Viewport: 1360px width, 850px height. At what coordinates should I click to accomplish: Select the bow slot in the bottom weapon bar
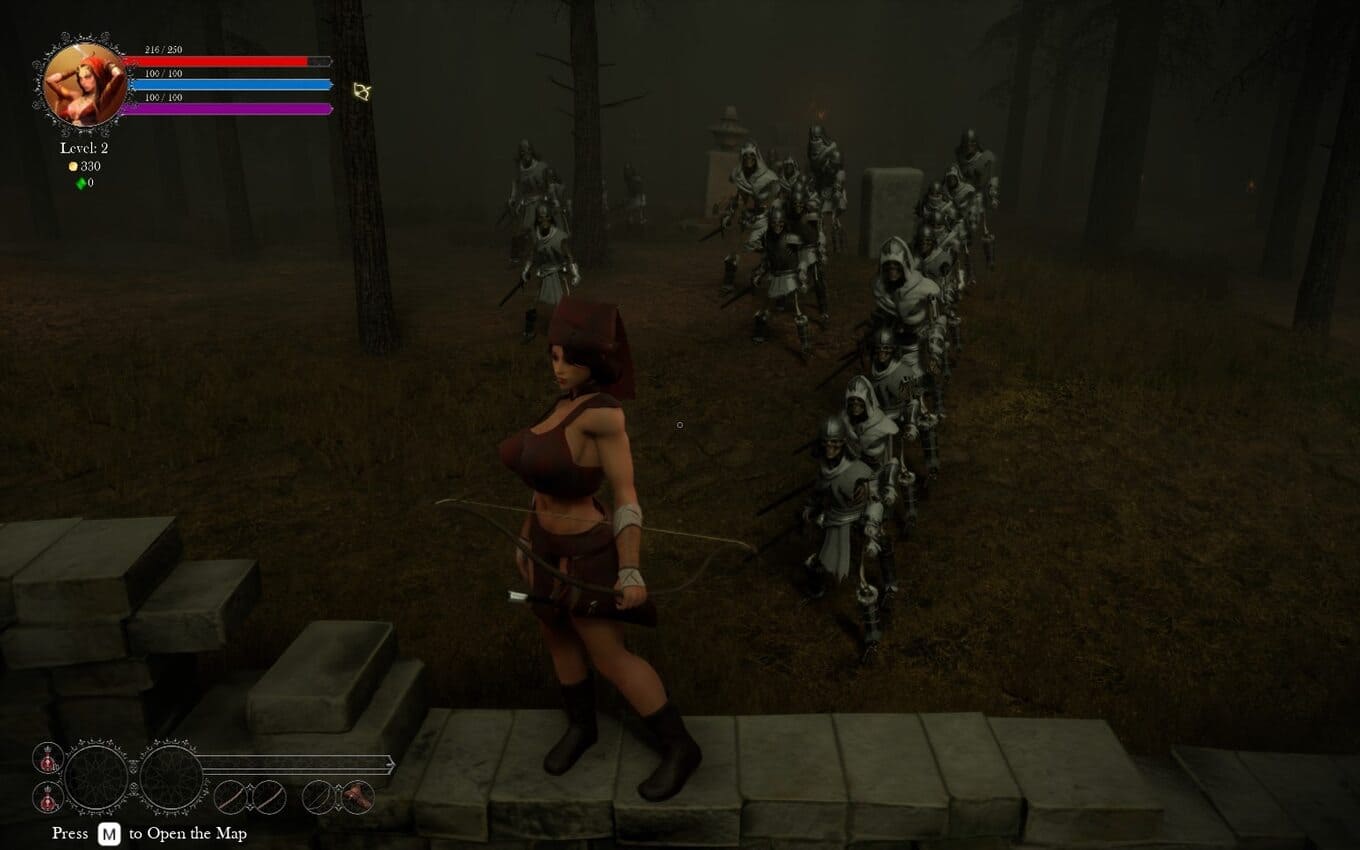click(317, 797)
